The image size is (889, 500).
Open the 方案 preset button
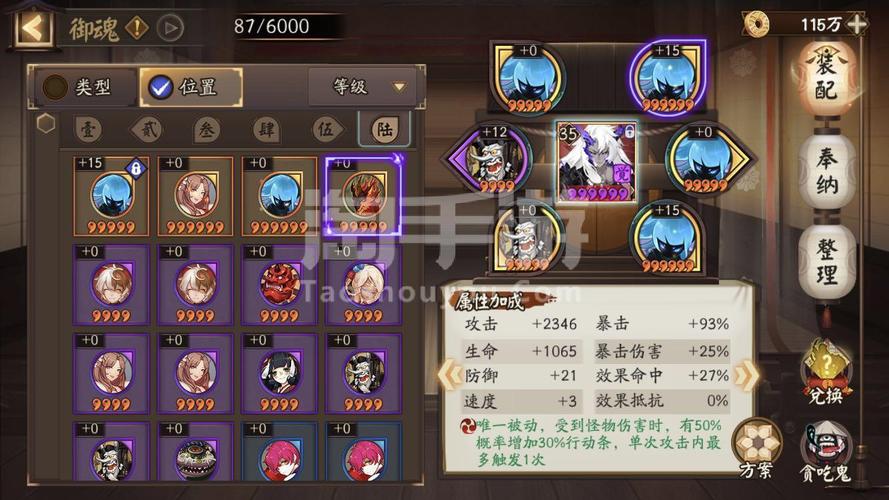757,448
